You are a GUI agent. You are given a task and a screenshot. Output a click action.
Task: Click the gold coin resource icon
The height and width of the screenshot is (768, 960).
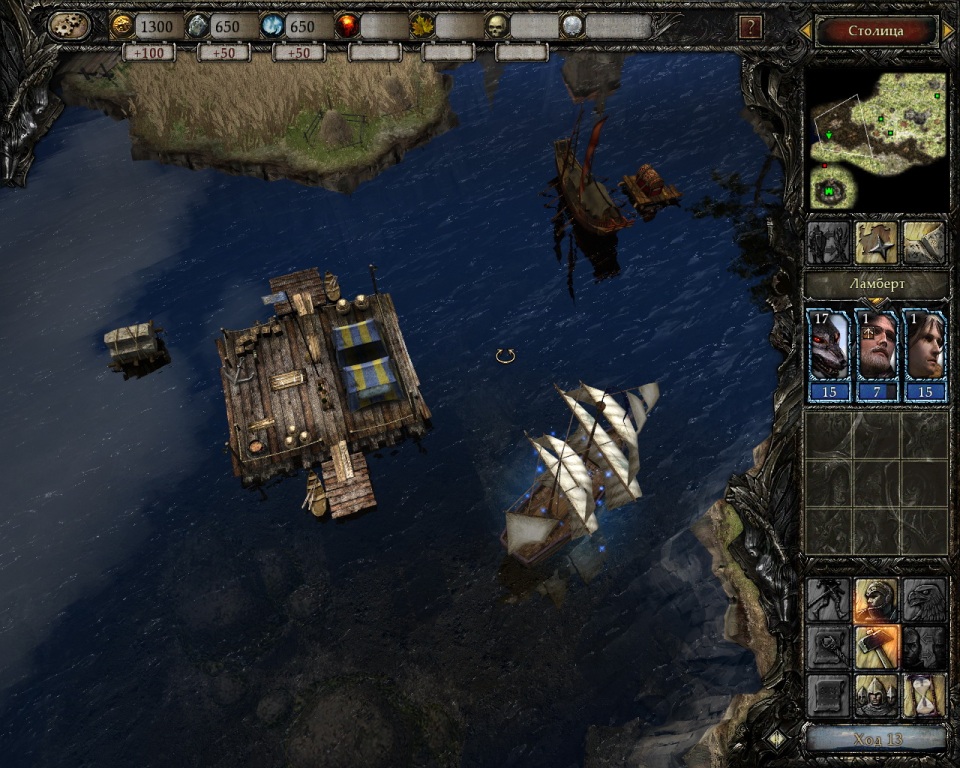(122, 26)
